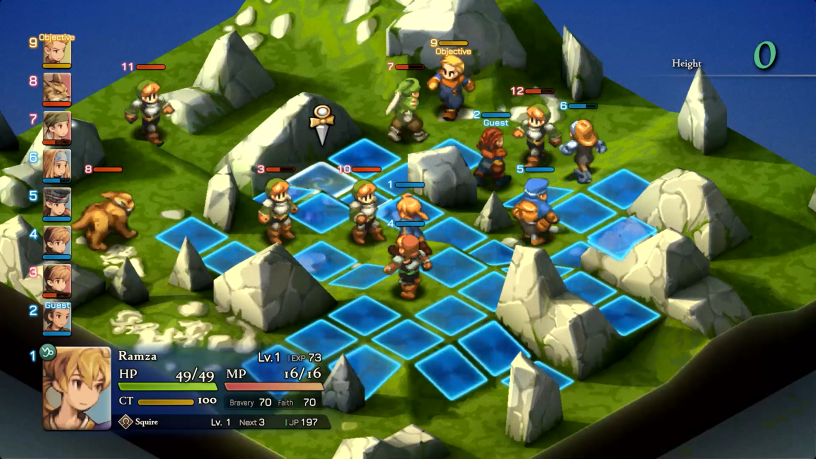Select the Guest portrait numbered 2

(57, 319)
